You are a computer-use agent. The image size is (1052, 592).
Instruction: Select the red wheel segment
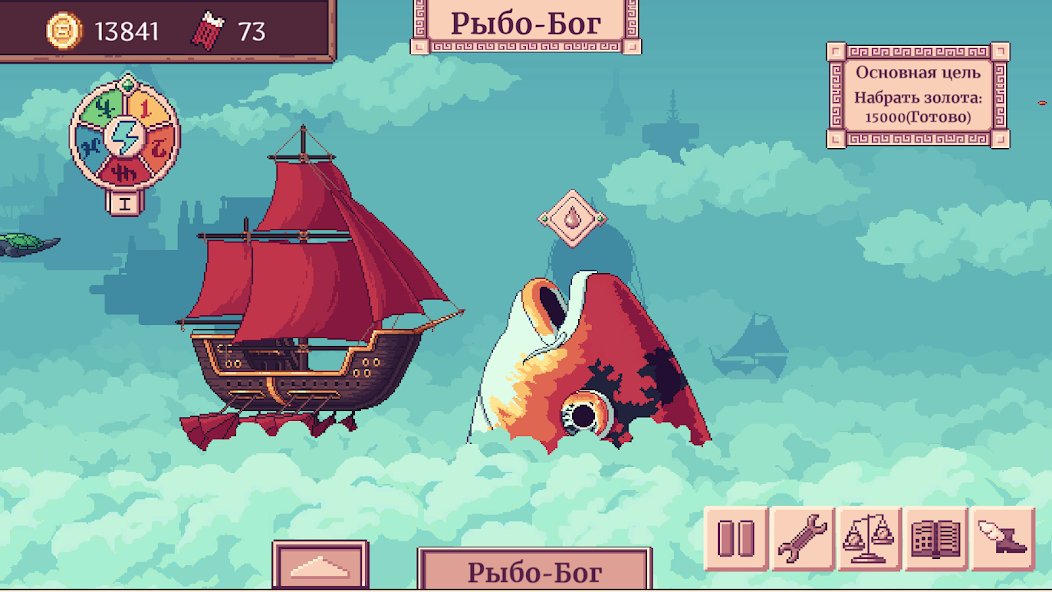(125, 171)
